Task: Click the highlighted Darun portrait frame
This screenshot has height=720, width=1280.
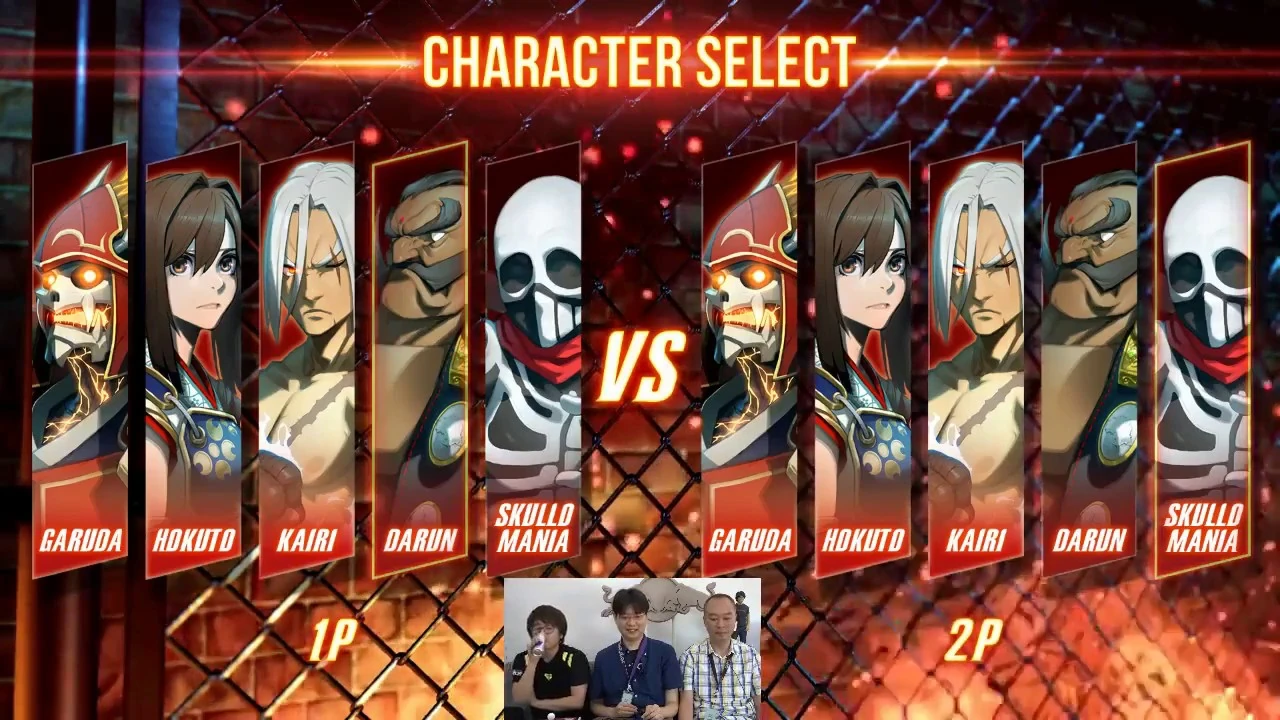Action: [420, 350]
